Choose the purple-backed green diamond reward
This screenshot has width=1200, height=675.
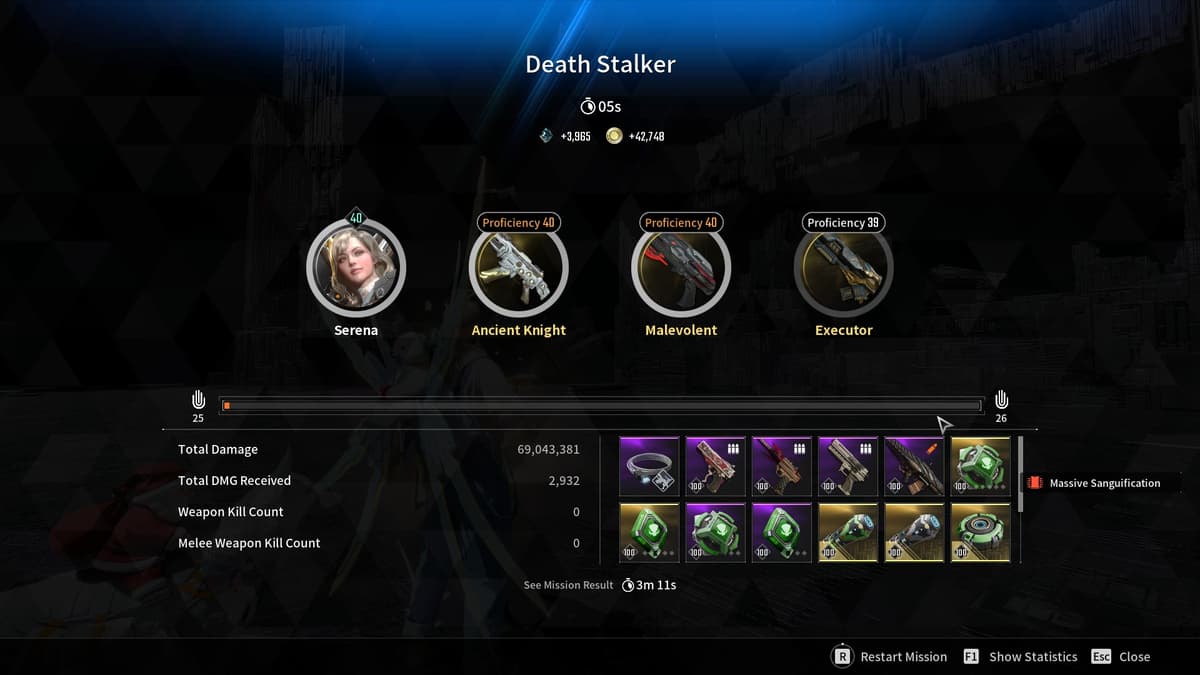coord(781,532)
